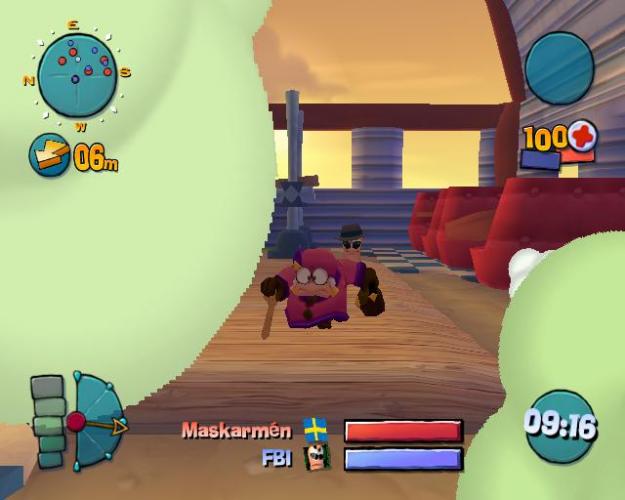The height and width of the screenshot is (500, 625).
Task: Click the orange arrow distance icon
Action: (49, 155)
